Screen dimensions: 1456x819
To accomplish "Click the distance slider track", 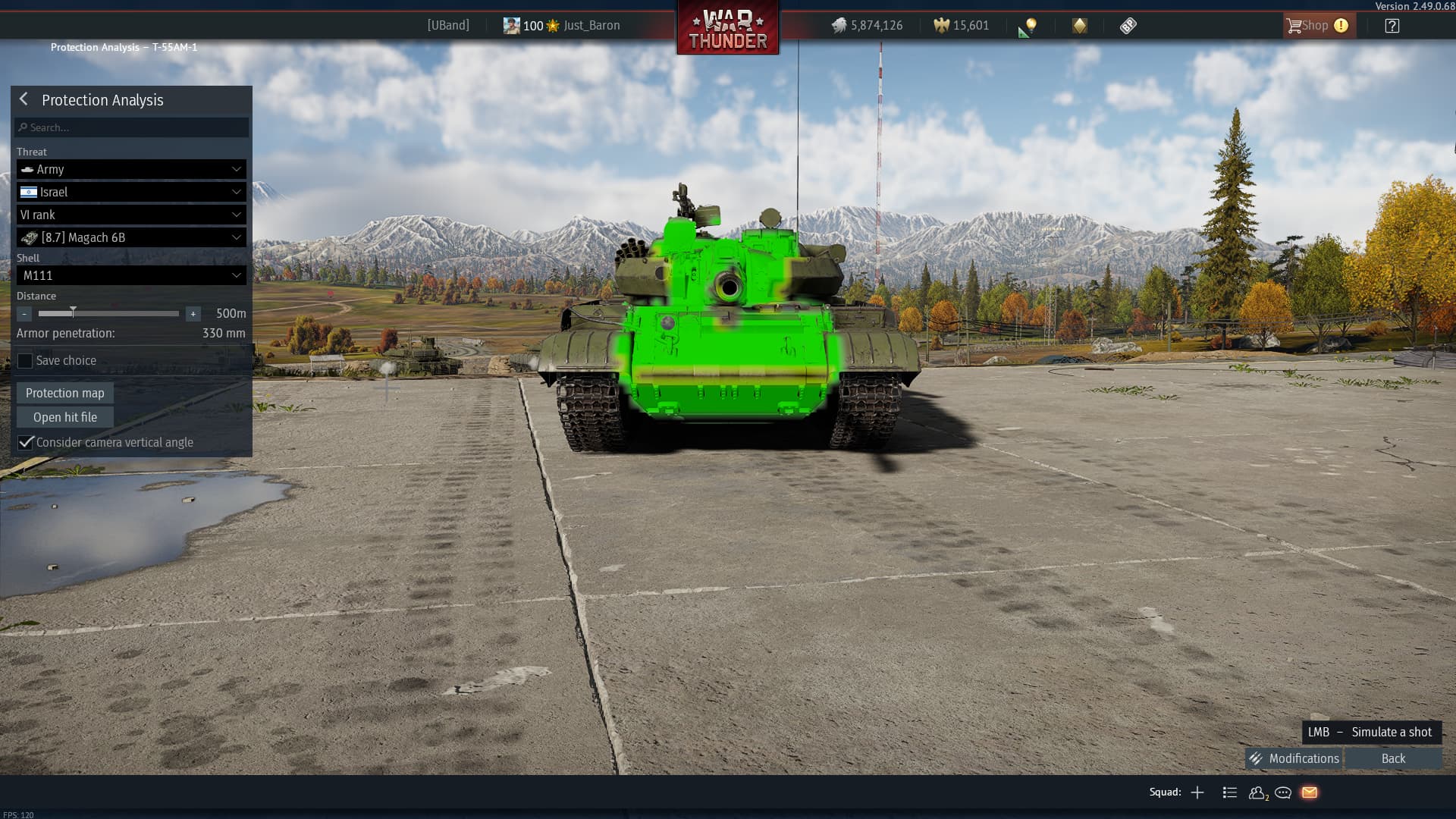I will [108, 313].
